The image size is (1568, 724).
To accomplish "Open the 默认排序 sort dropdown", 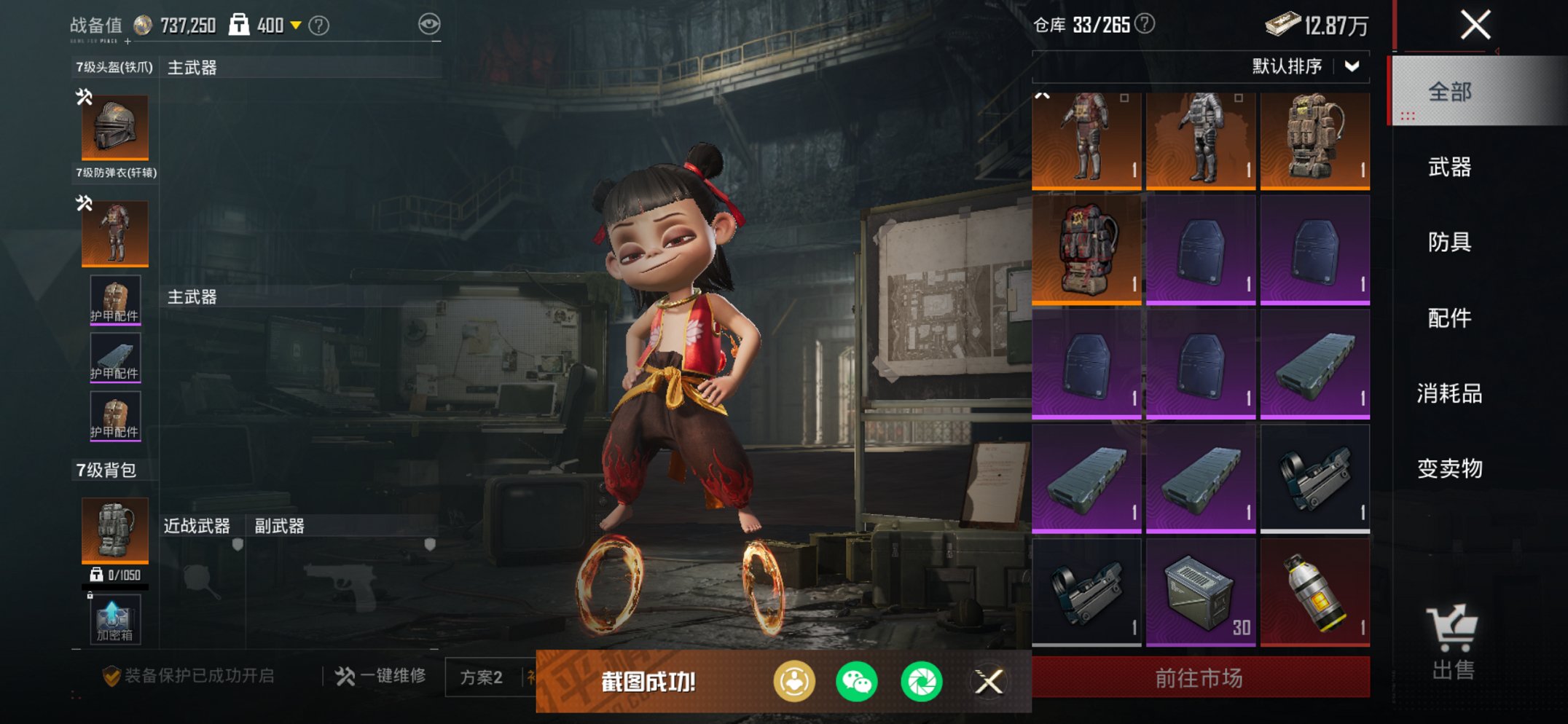I will coord(1304,66).
